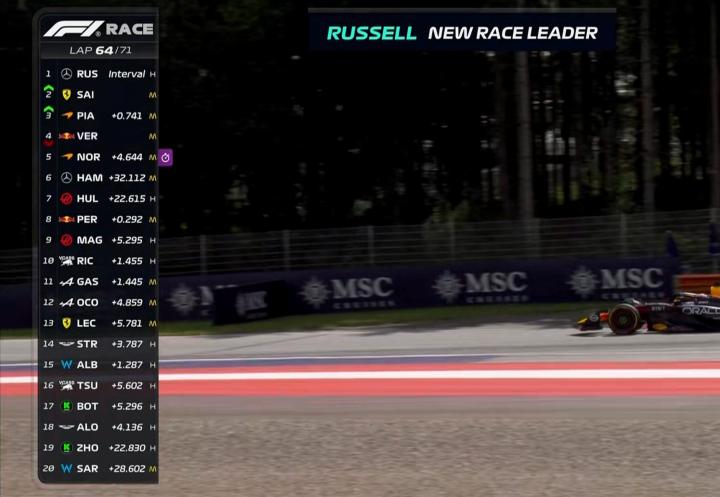Choose the SAR row at the bottom

(x=98, y=468)
